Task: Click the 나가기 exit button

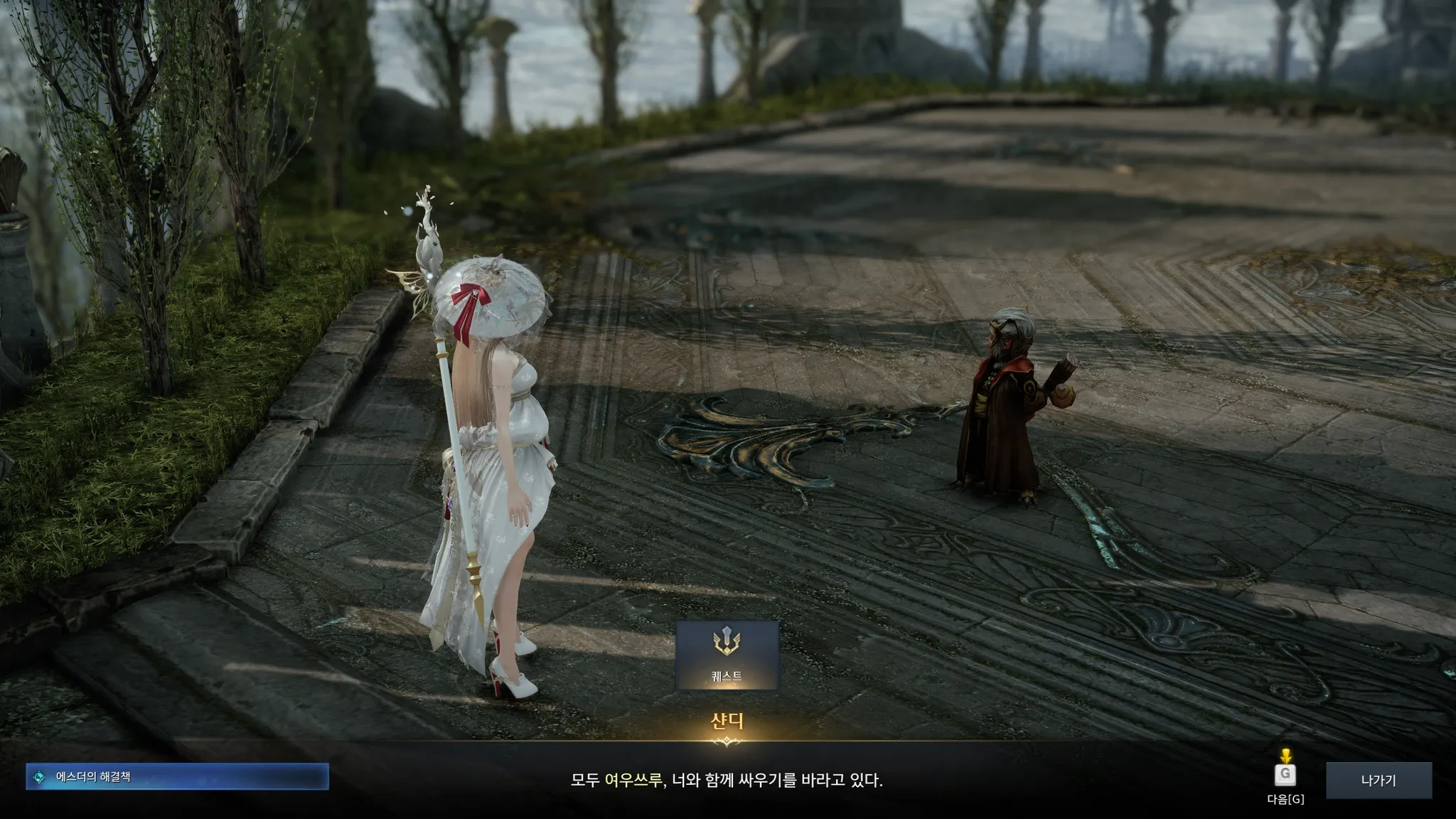Action: 1378,780
